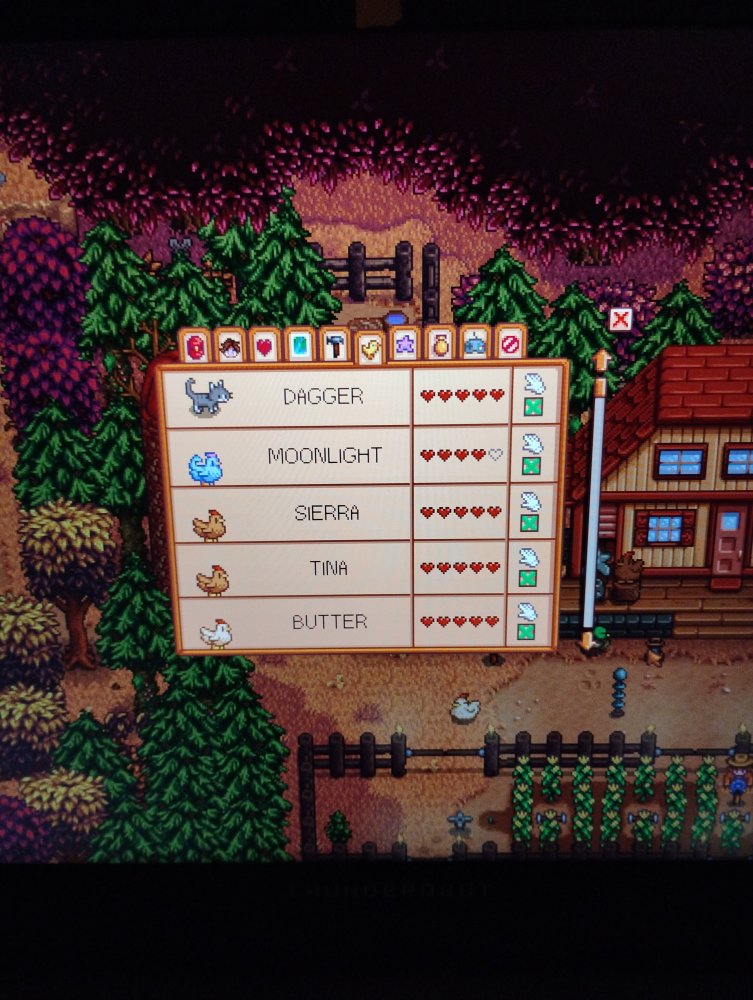Open the Social heart tab
Viewport: 753px width, 1000px height.
click(264, 346)
